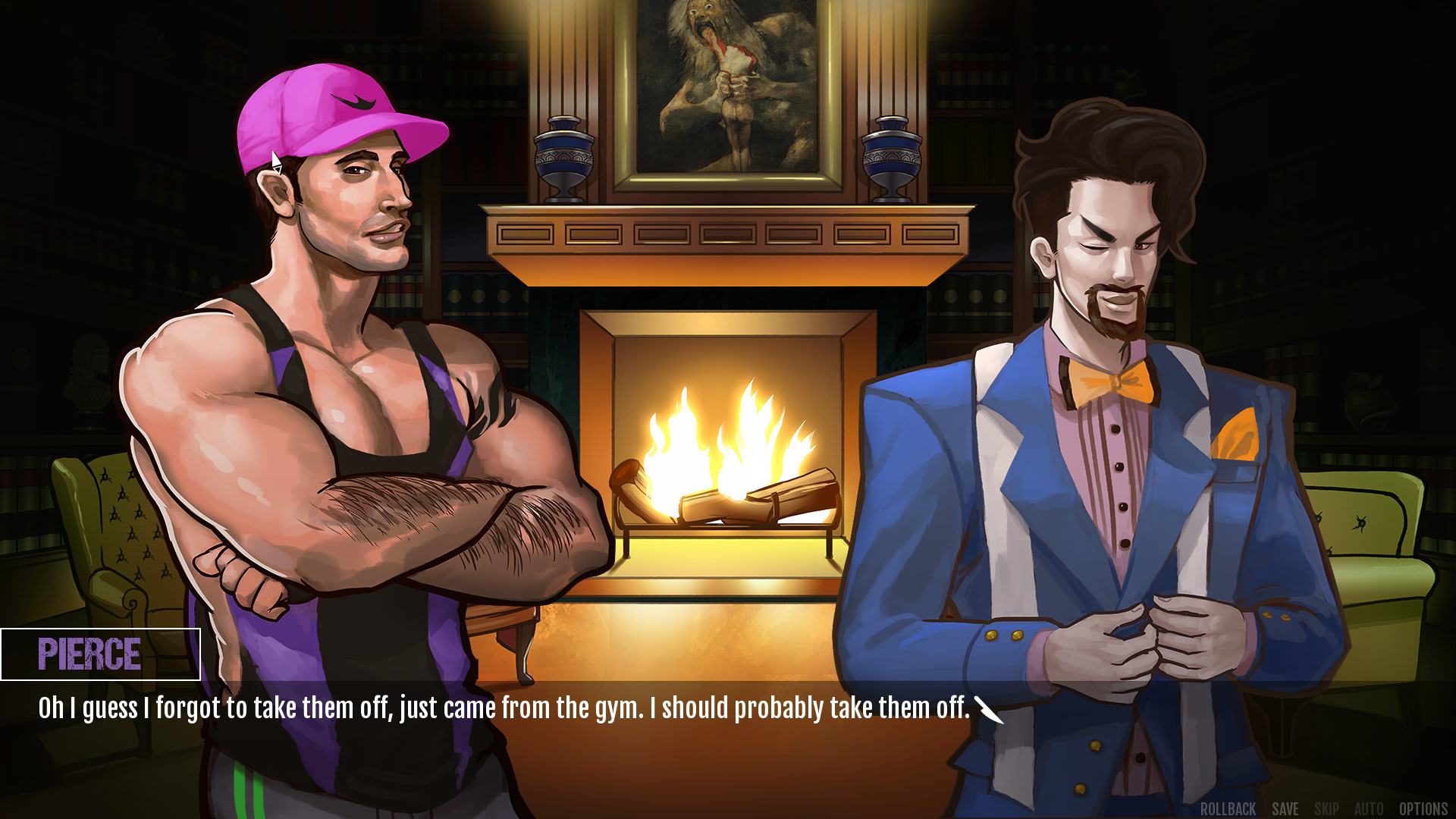This screenshot has height=819, width=1456.
Task: Open the SAVE screen
Action: [1287, 808]
